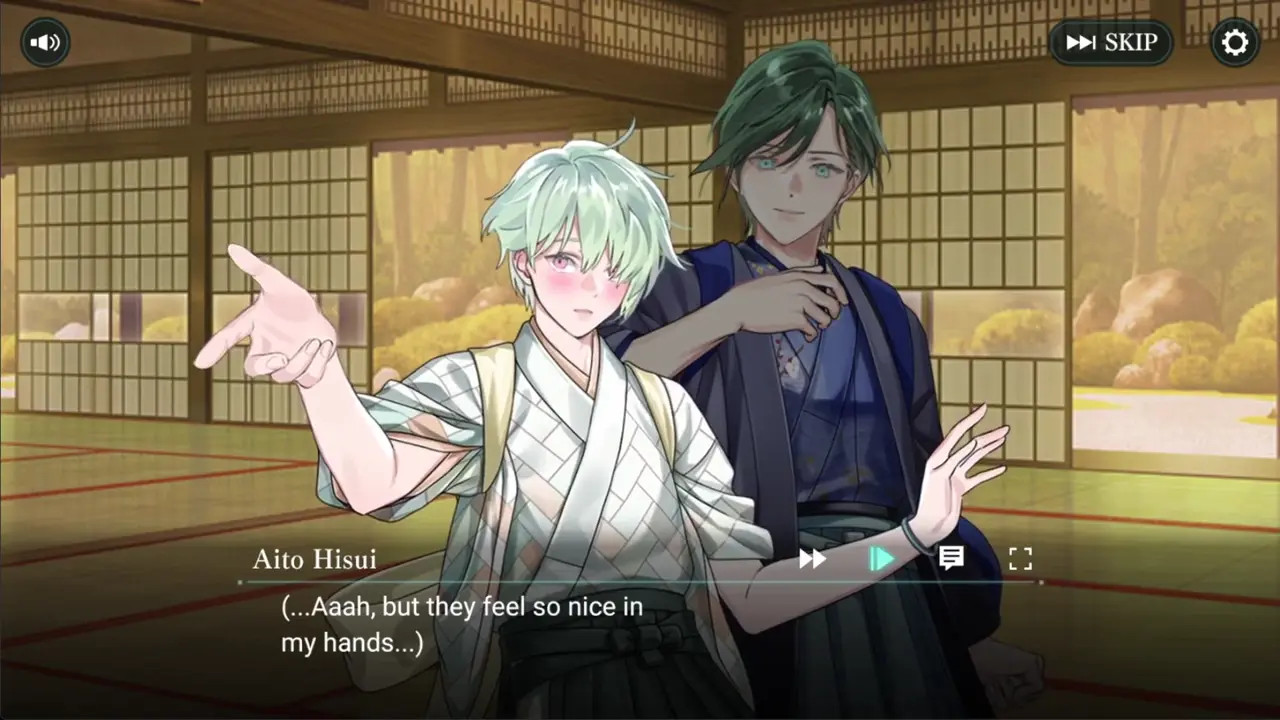Toggle the auto-play arrow icon
This screenshot has width=1280, height=720.
point(881,559)
